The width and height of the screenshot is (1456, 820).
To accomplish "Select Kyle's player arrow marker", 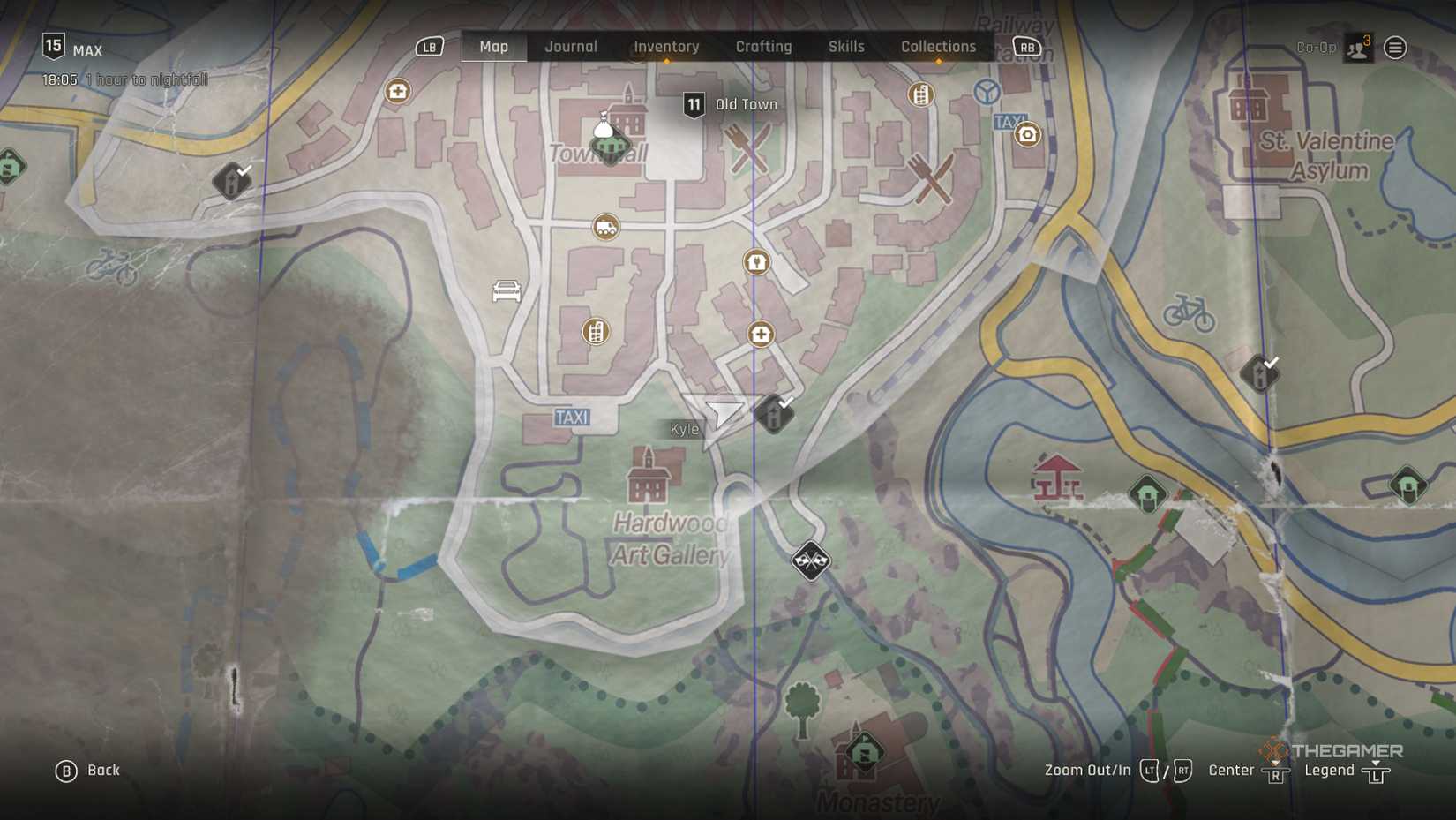I will [x=724, y=414].
